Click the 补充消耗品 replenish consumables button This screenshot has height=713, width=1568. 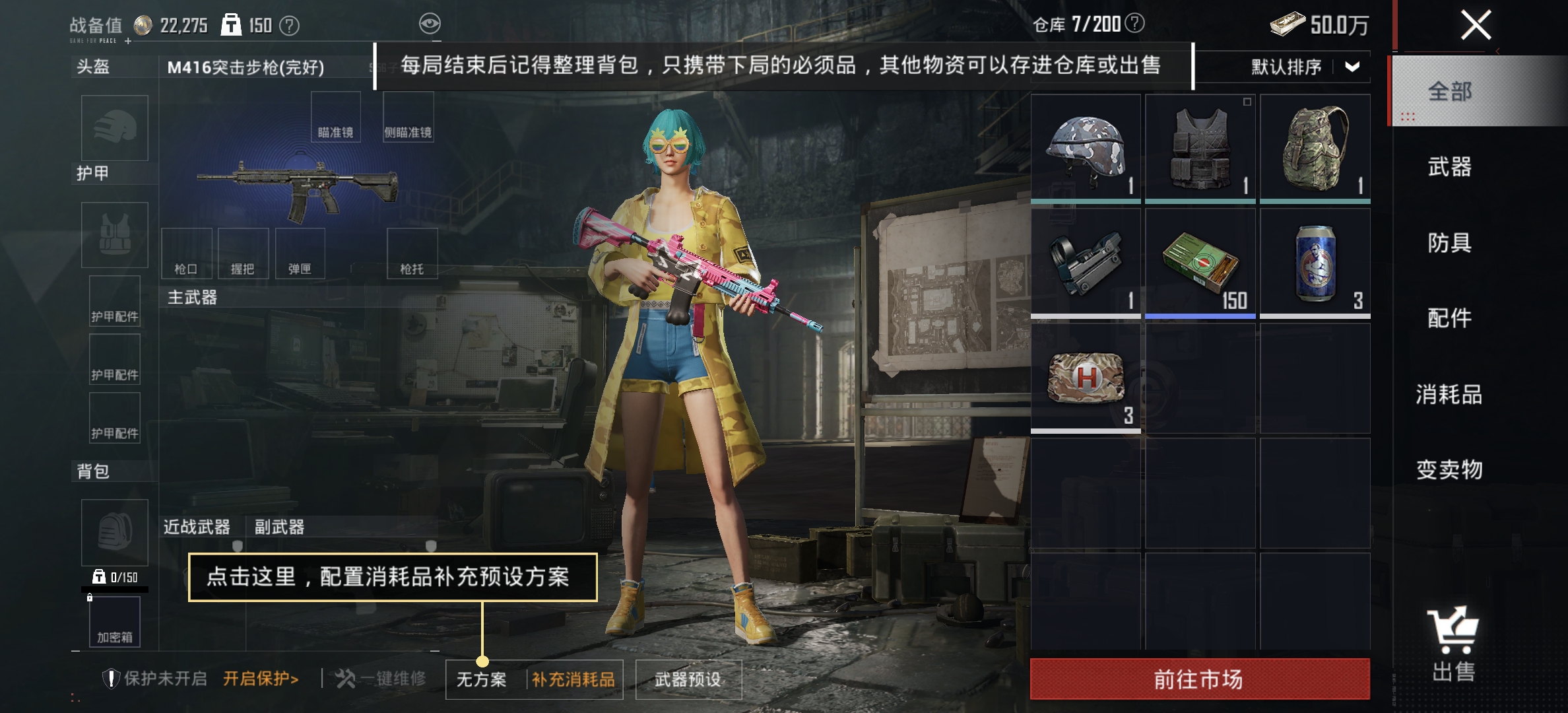(573, 678)
